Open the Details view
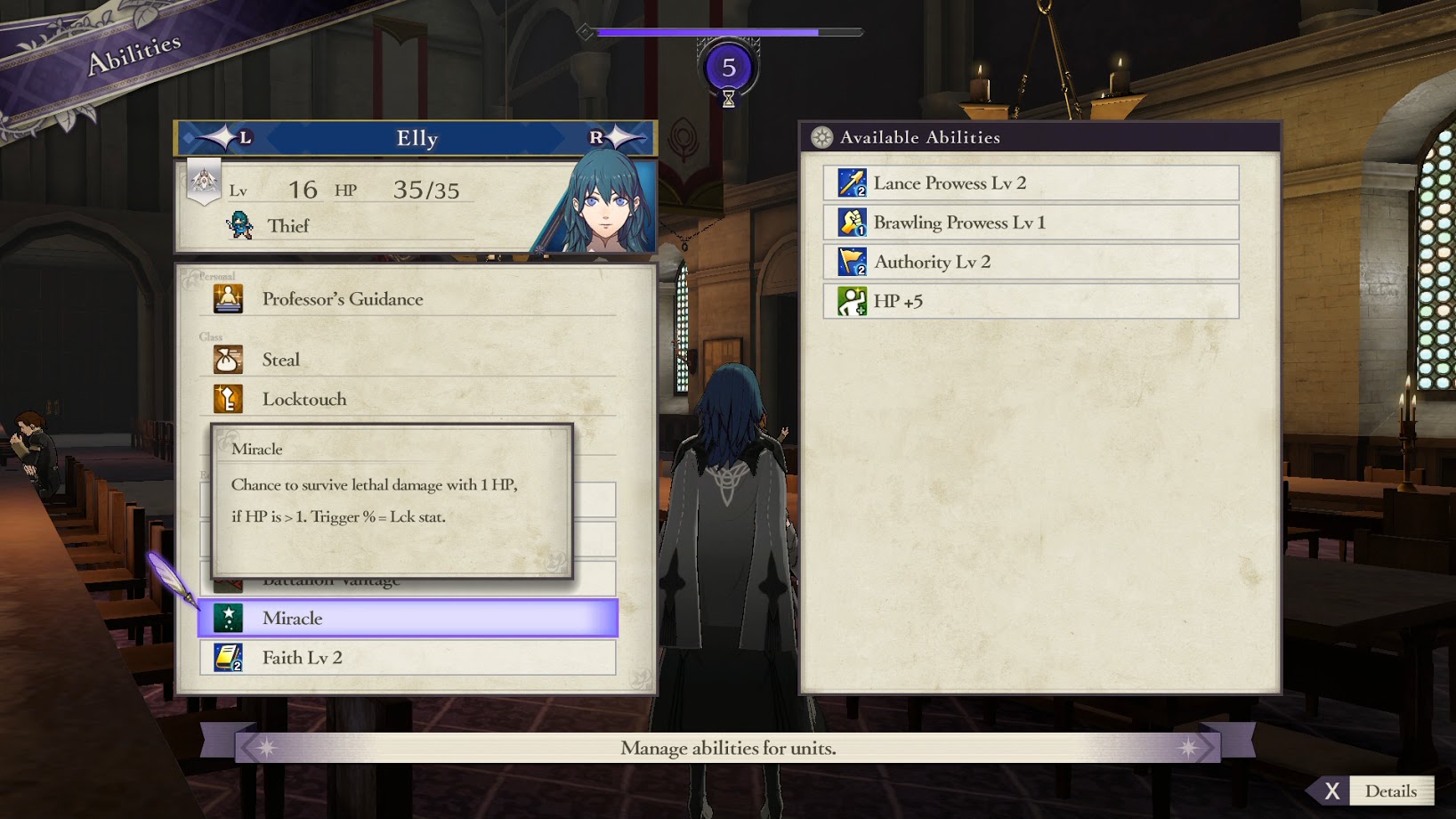Image resolution: width=1456 pixels, height=819 pixels. click(x=1376, y=791)
